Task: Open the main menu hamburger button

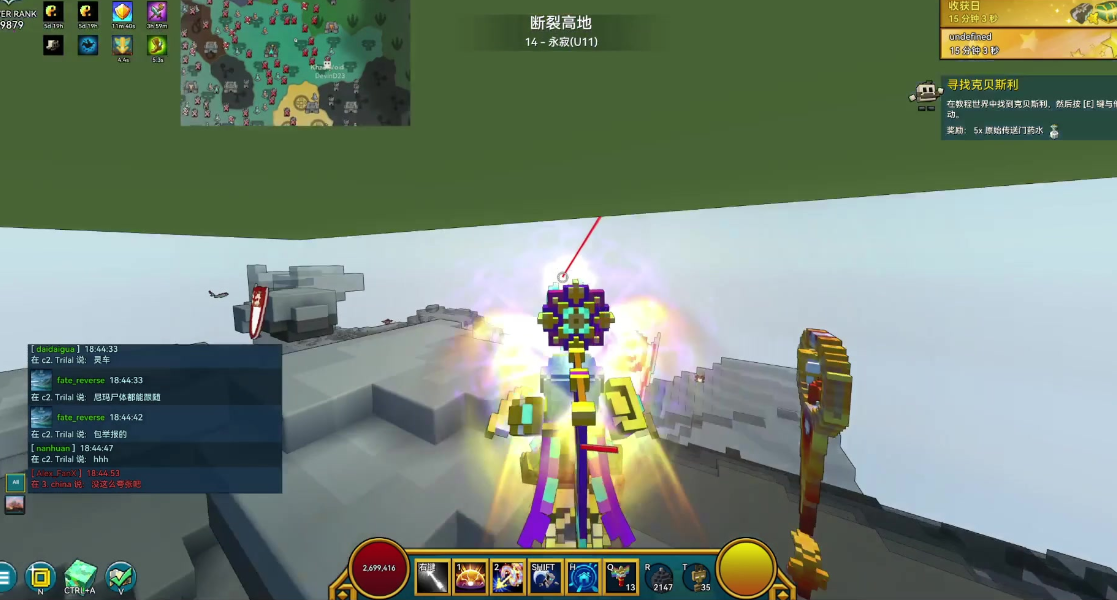Action: click(6, 577)
